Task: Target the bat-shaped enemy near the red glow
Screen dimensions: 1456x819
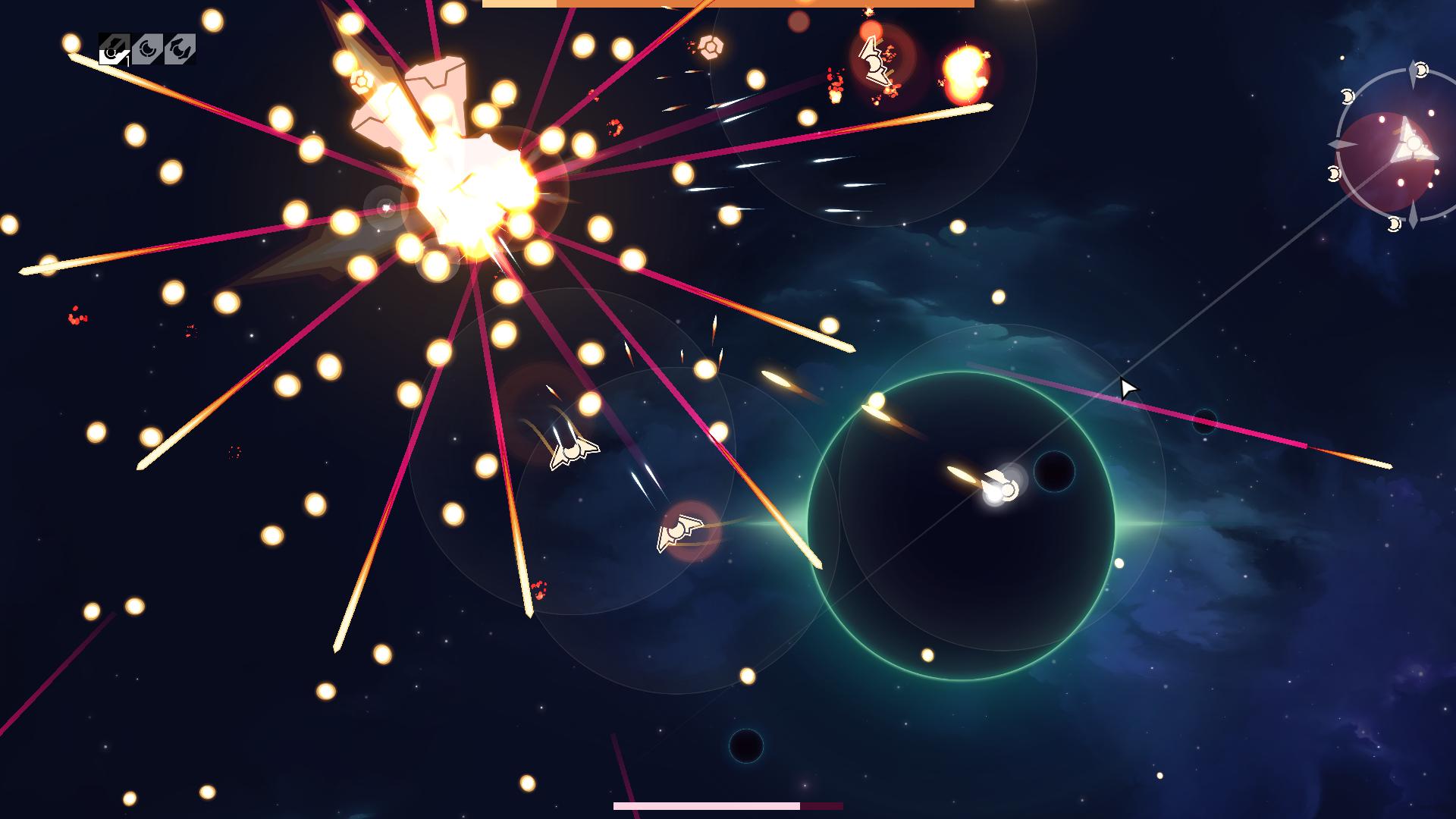Action: [x=679, y=532]
